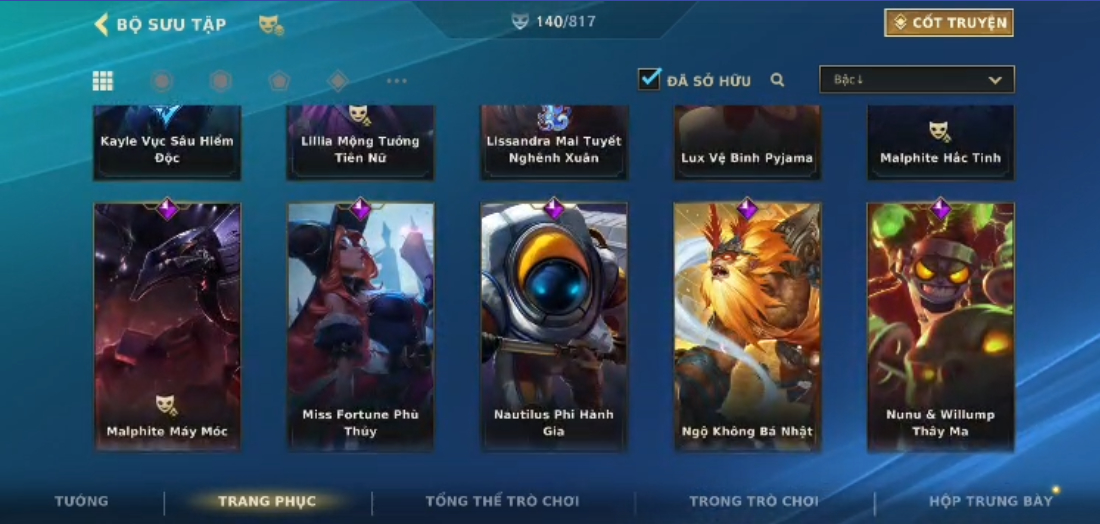1100x524 pixels.
Task: Open the Bậc sort dropdown
Action: pos(916,80)
